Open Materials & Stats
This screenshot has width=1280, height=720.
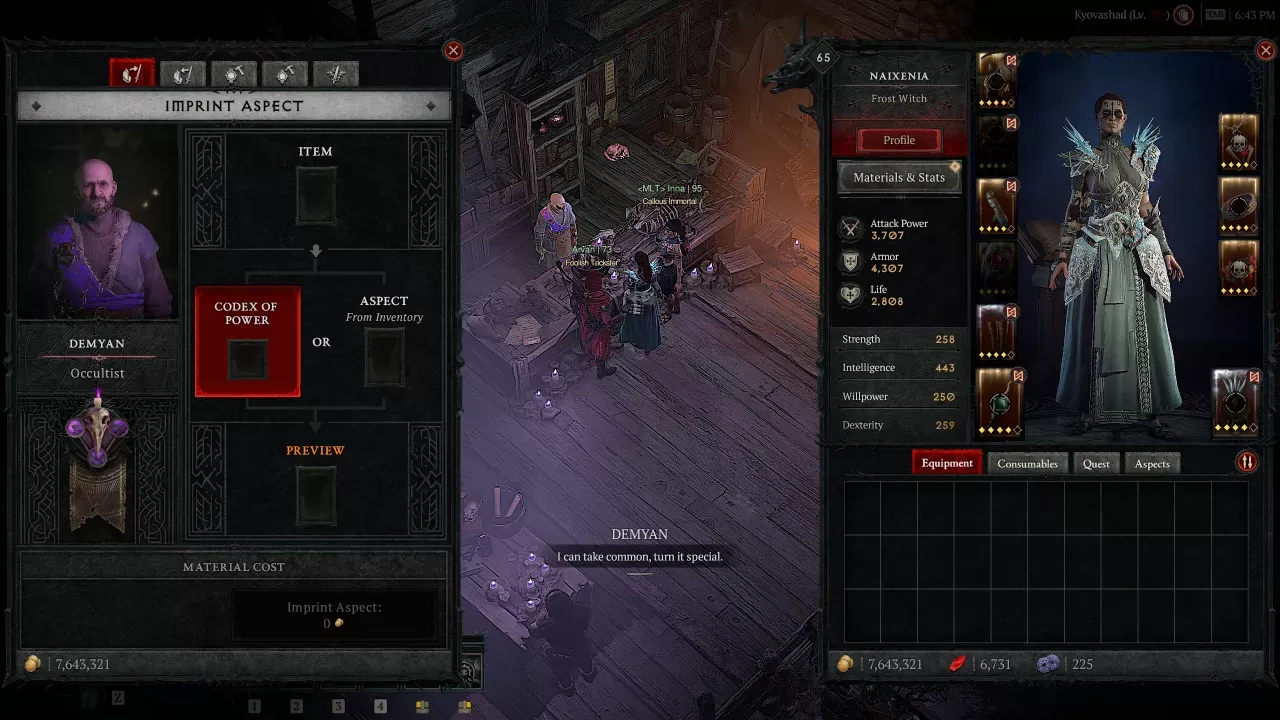pyautogui.click(x=898, y=177)
